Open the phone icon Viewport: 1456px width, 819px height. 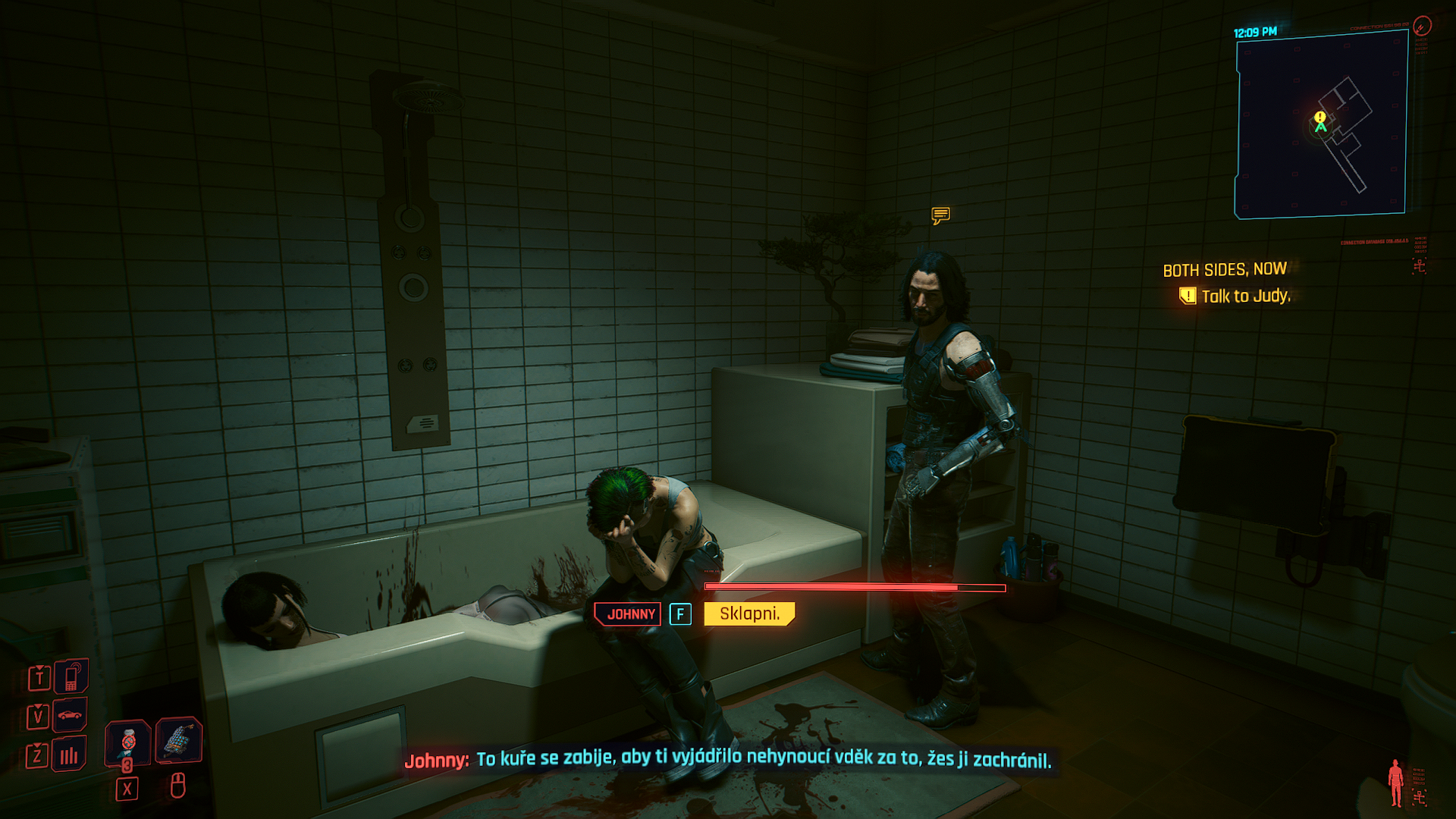click(x=71, y=676)
